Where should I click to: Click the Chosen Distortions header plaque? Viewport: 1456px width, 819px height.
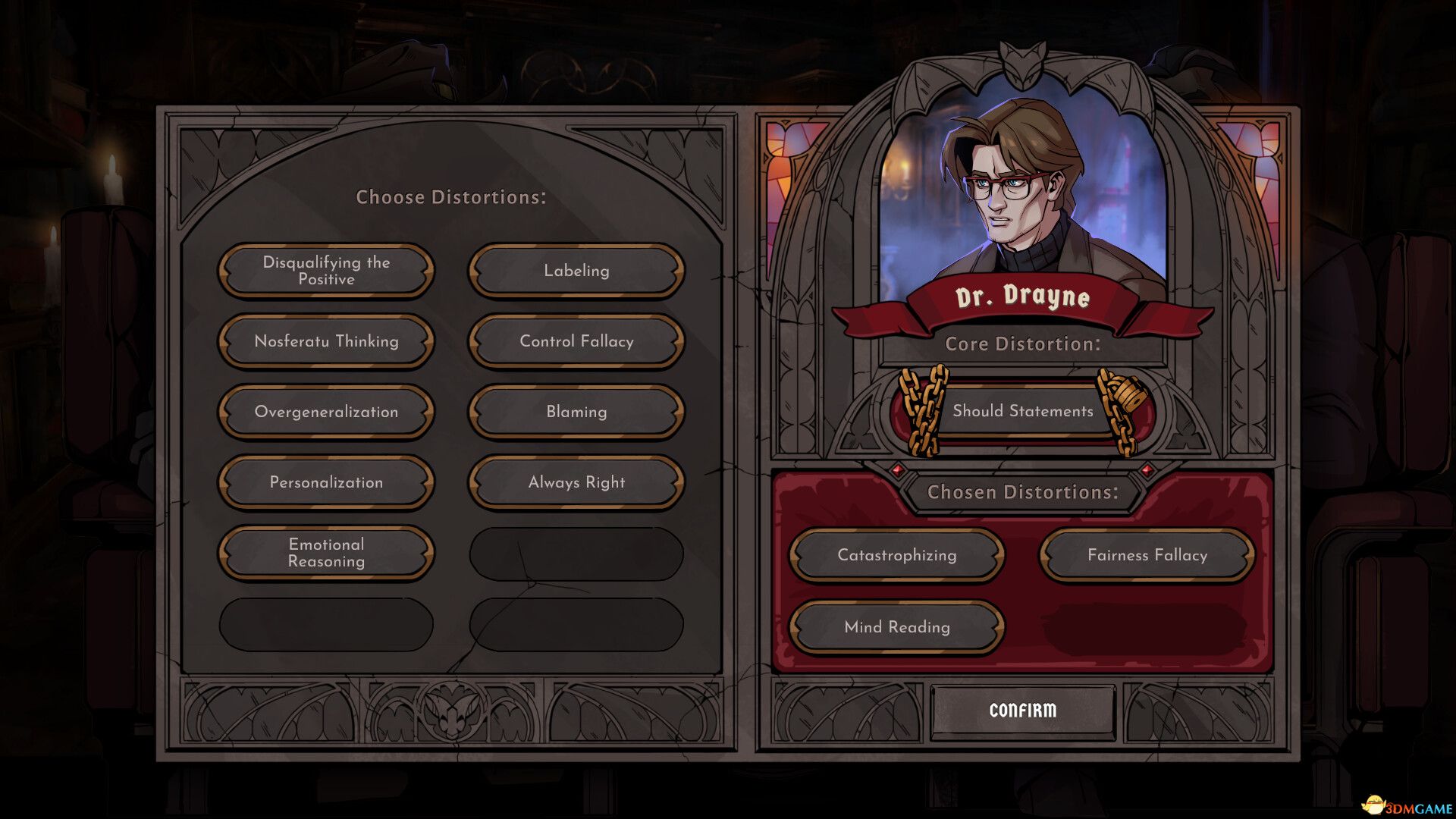point(1023,492)
